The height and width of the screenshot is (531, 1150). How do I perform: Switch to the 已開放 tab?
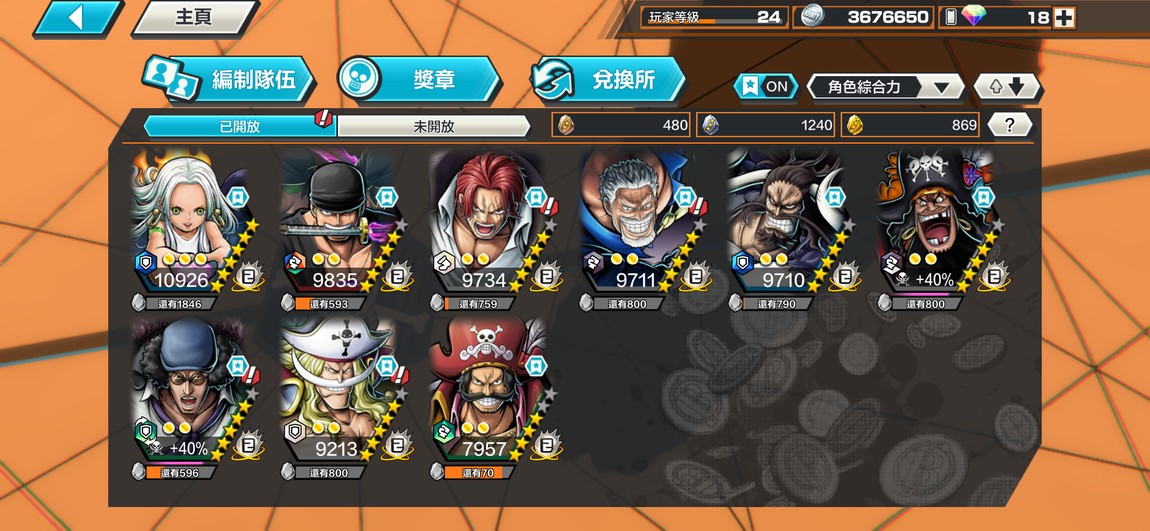pos(240,126)
